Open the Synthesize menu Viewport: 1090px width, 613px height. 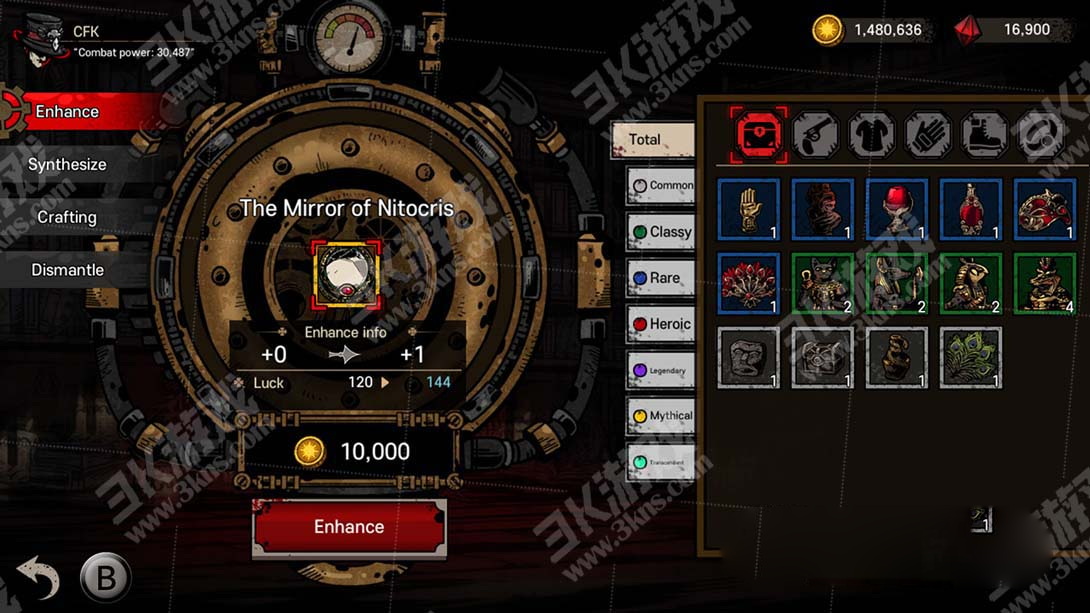coord(67,165)
